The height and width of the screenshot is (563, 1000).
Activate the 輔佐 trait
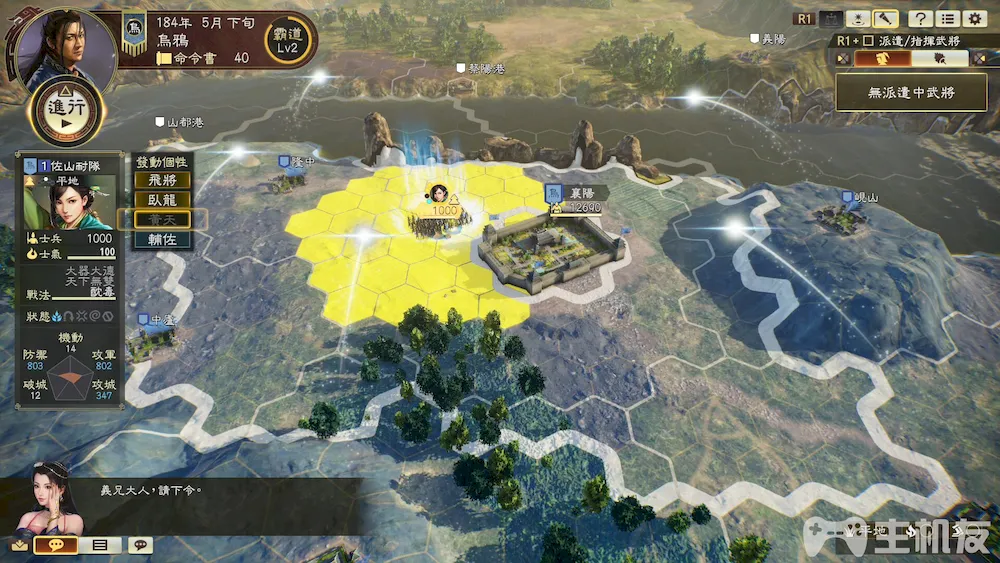pyautogui.click(x=162, y=240)
